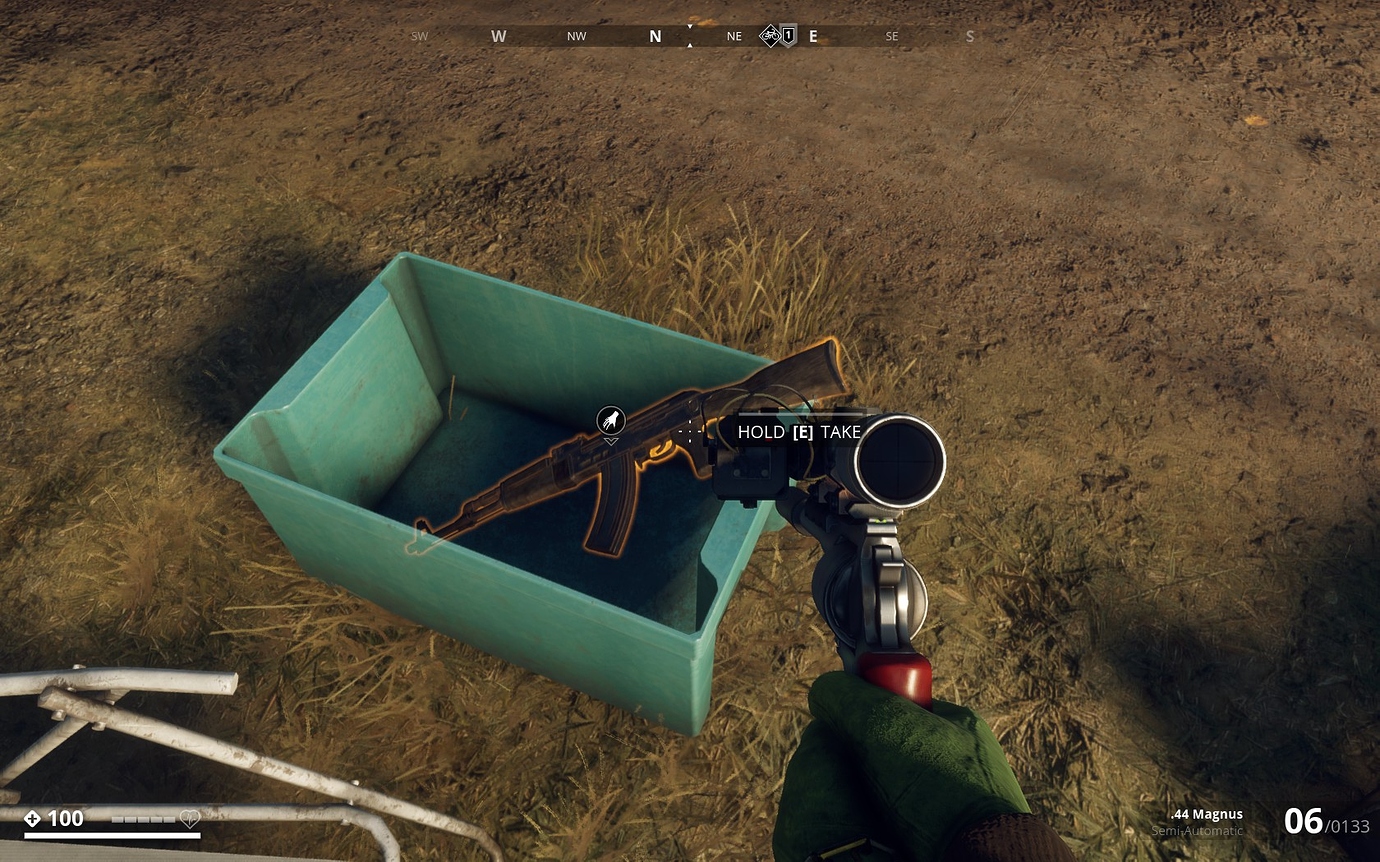Click the .44 Magnus weapon name
The width and height of the screenshot is (1380, 862).
[1204, 814]
